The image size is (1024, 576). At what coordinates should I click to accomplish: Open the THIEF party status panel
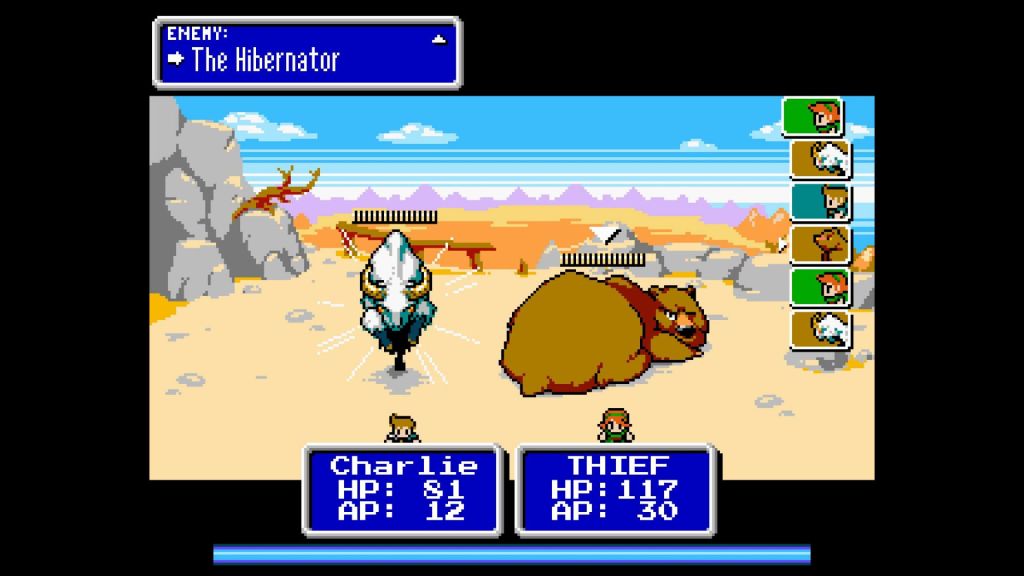click(x=614, y=489)
